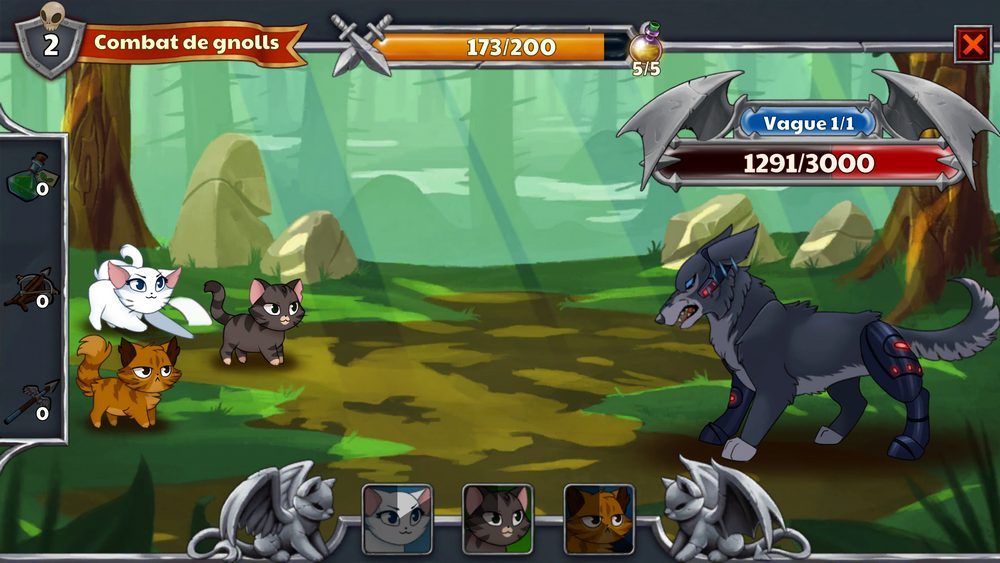This screenshot has height=563, width=1000.
Task: Pick the gray tabby cat portrait
Action: tap(497, 518)
